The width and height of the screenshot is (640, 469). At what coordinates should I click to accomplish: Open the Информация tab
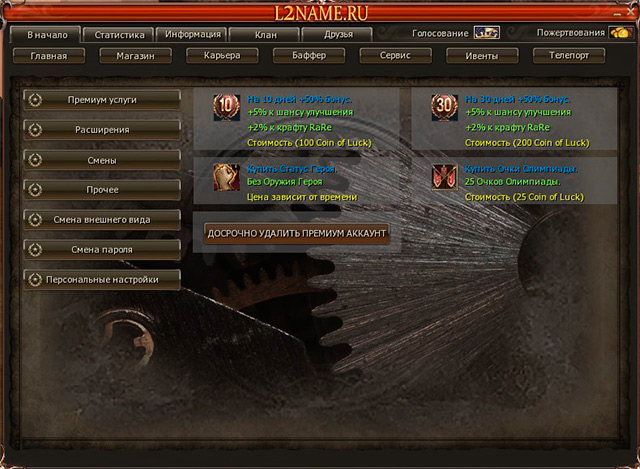pos(194,34)
